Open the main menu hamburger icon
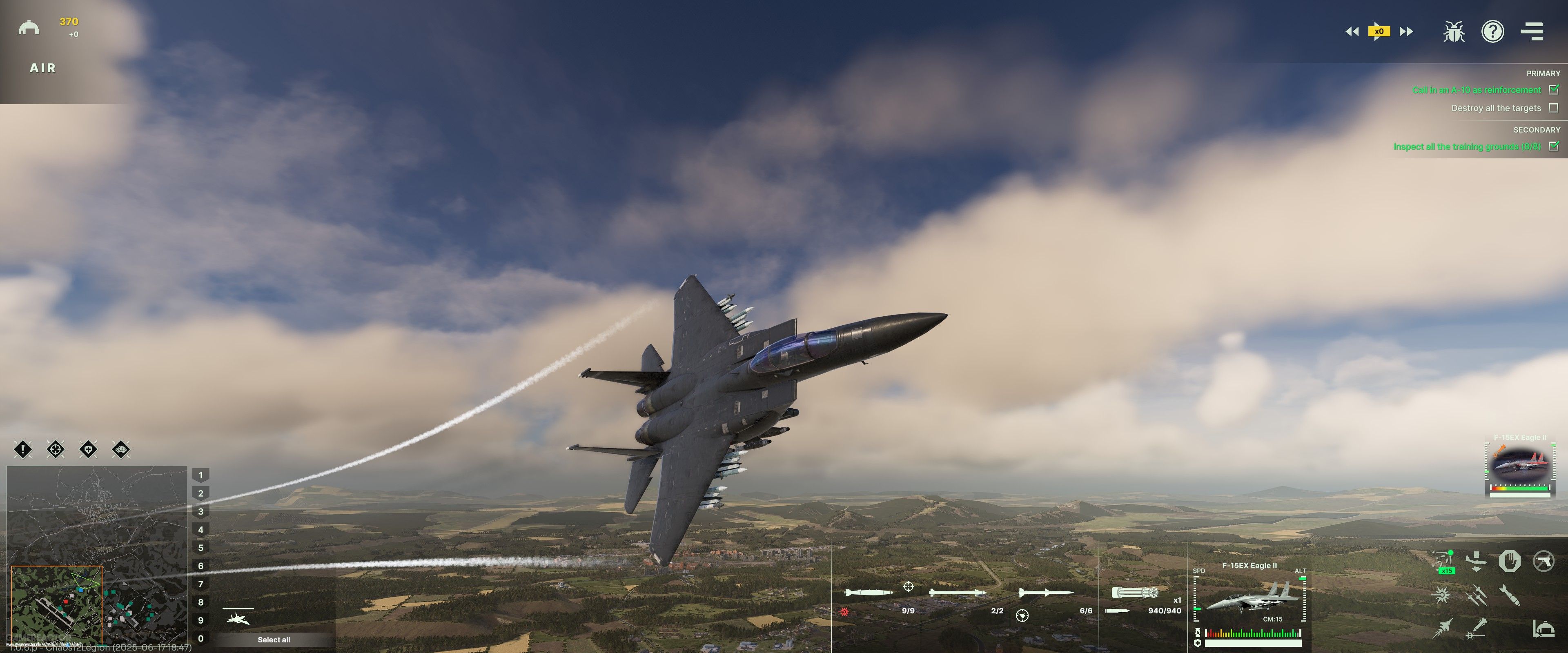The width and height of the screenshot is (1568, 653). pyautogui.click(x=1532, y=32)
